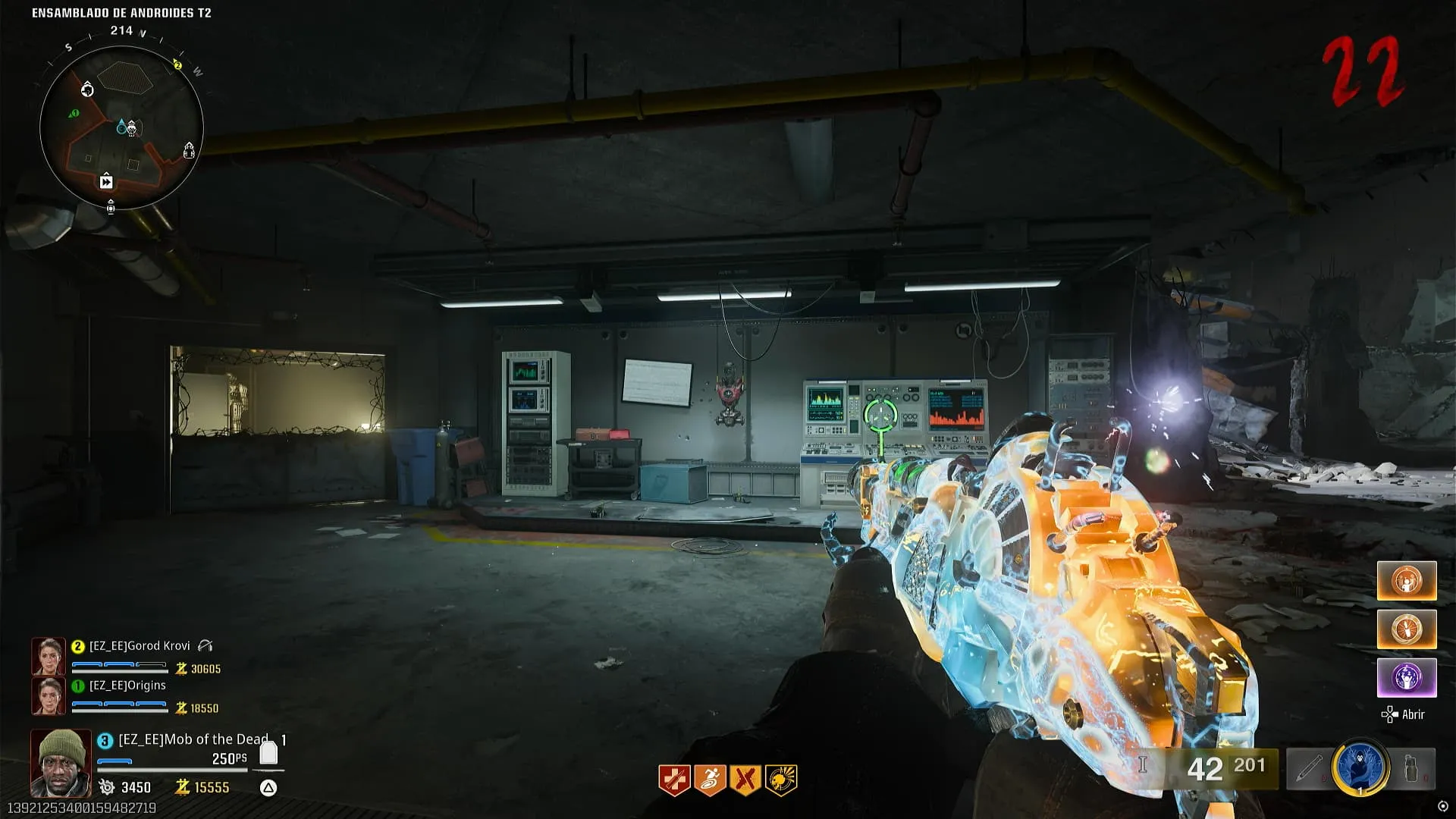
Task: Select the lethal grenade equipment slot
Action: 1413,769
